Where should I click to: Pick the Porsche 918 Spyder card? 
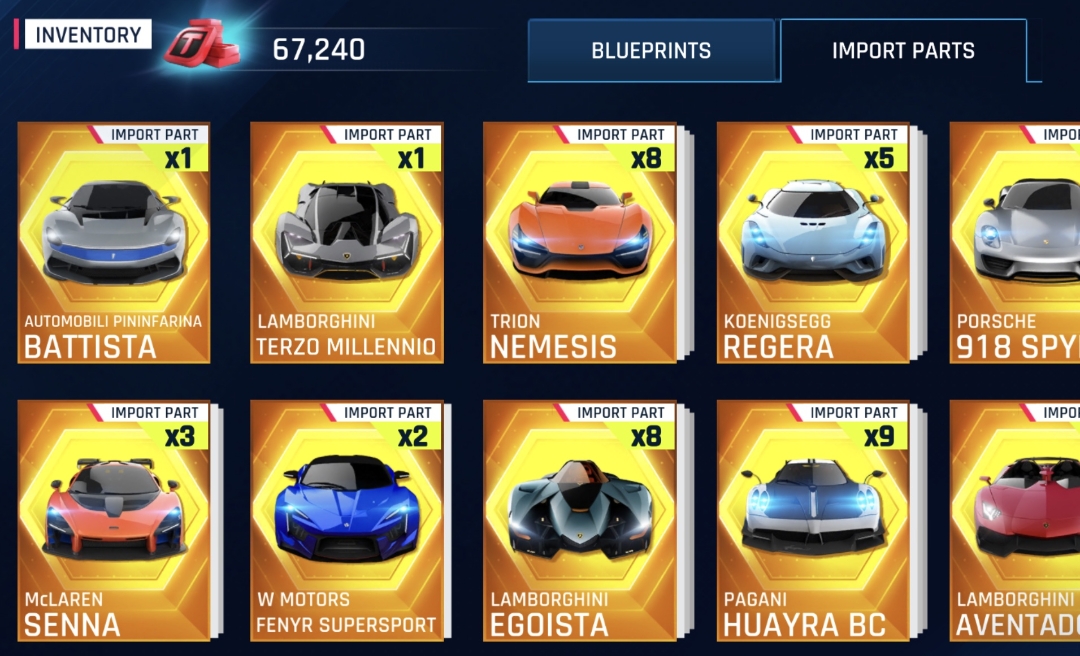[1016, 242]
